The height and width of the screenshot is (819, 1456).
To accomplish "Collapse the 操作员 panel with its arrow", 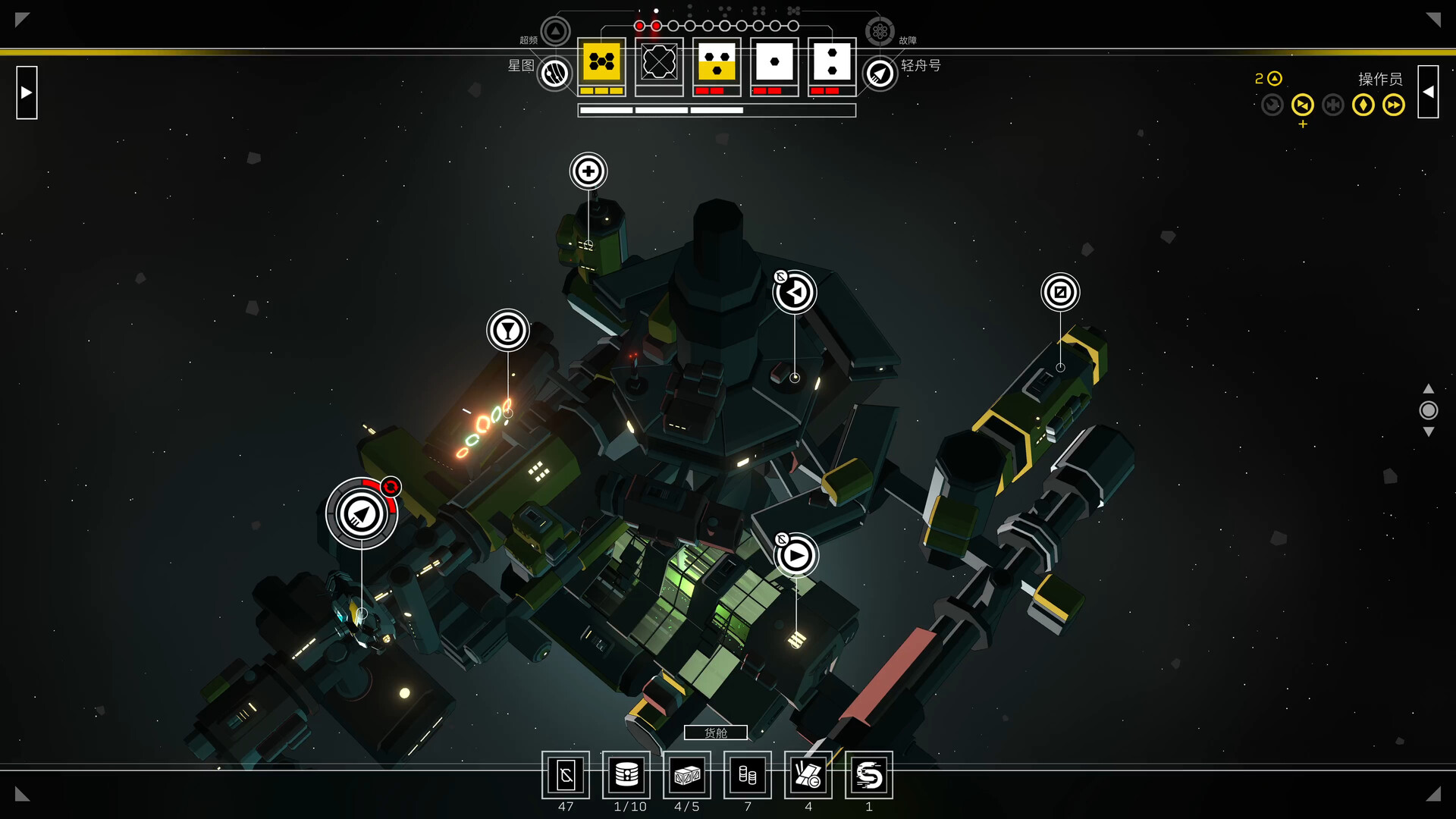I will point(1429,92).
